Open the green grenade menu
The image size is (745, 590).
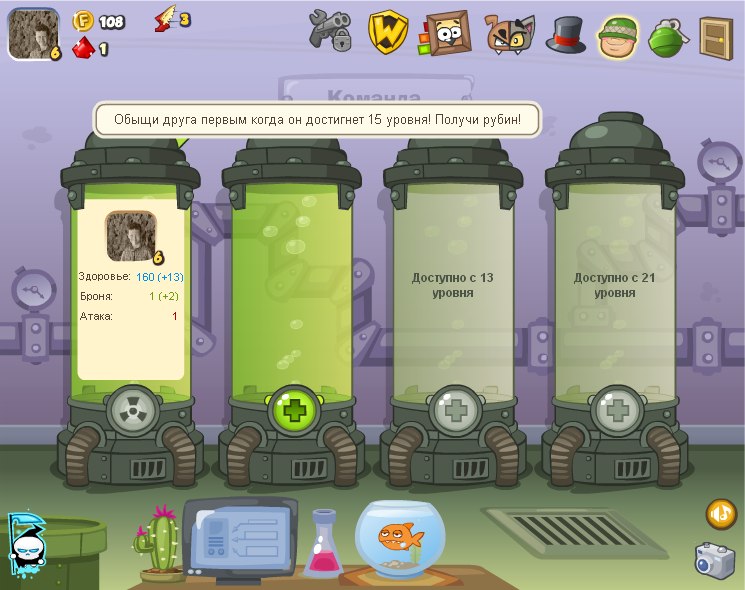[x=666, y=36]
